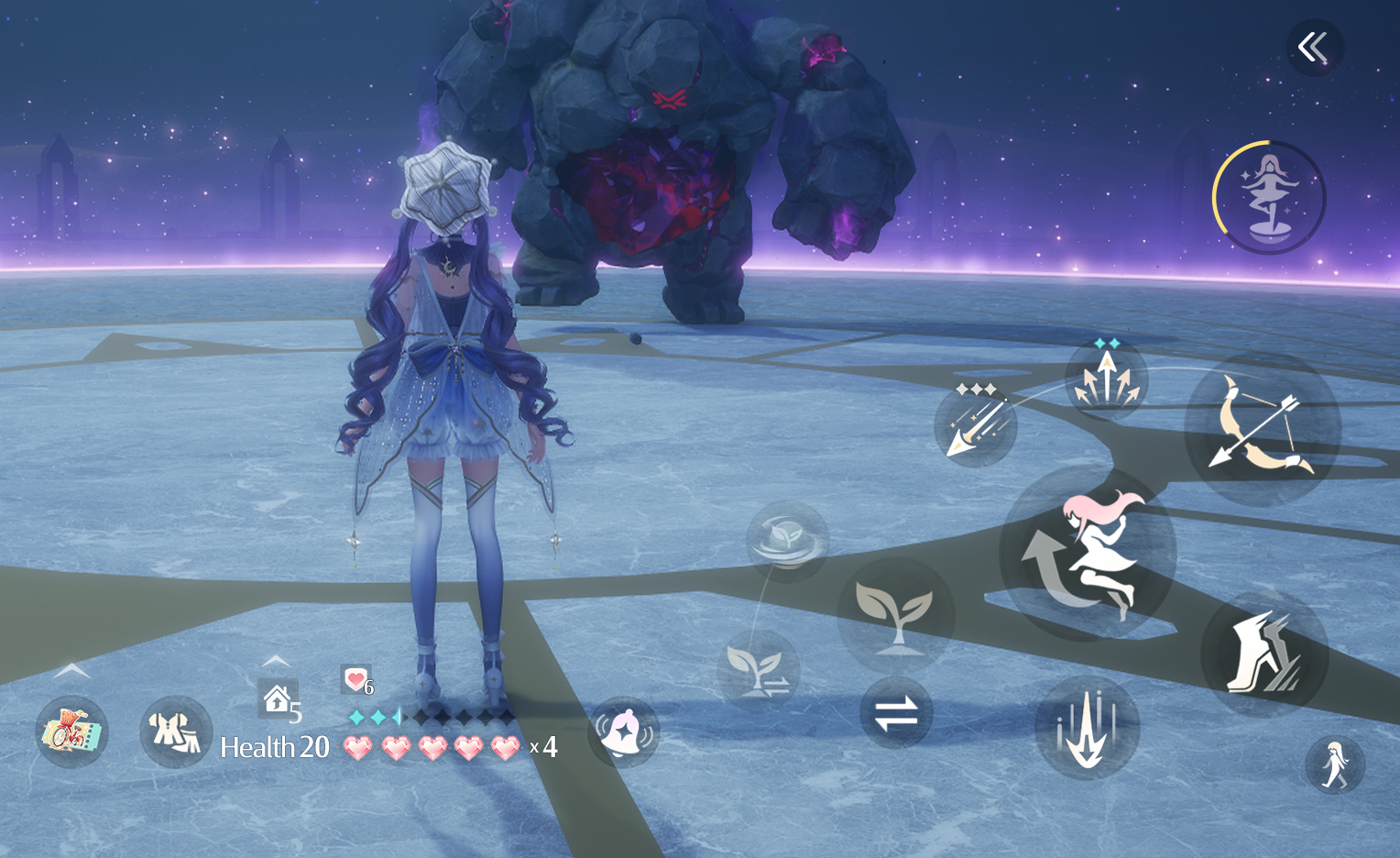
Task: Open the bicycle ticket item icon
Action: coord(71,731)
